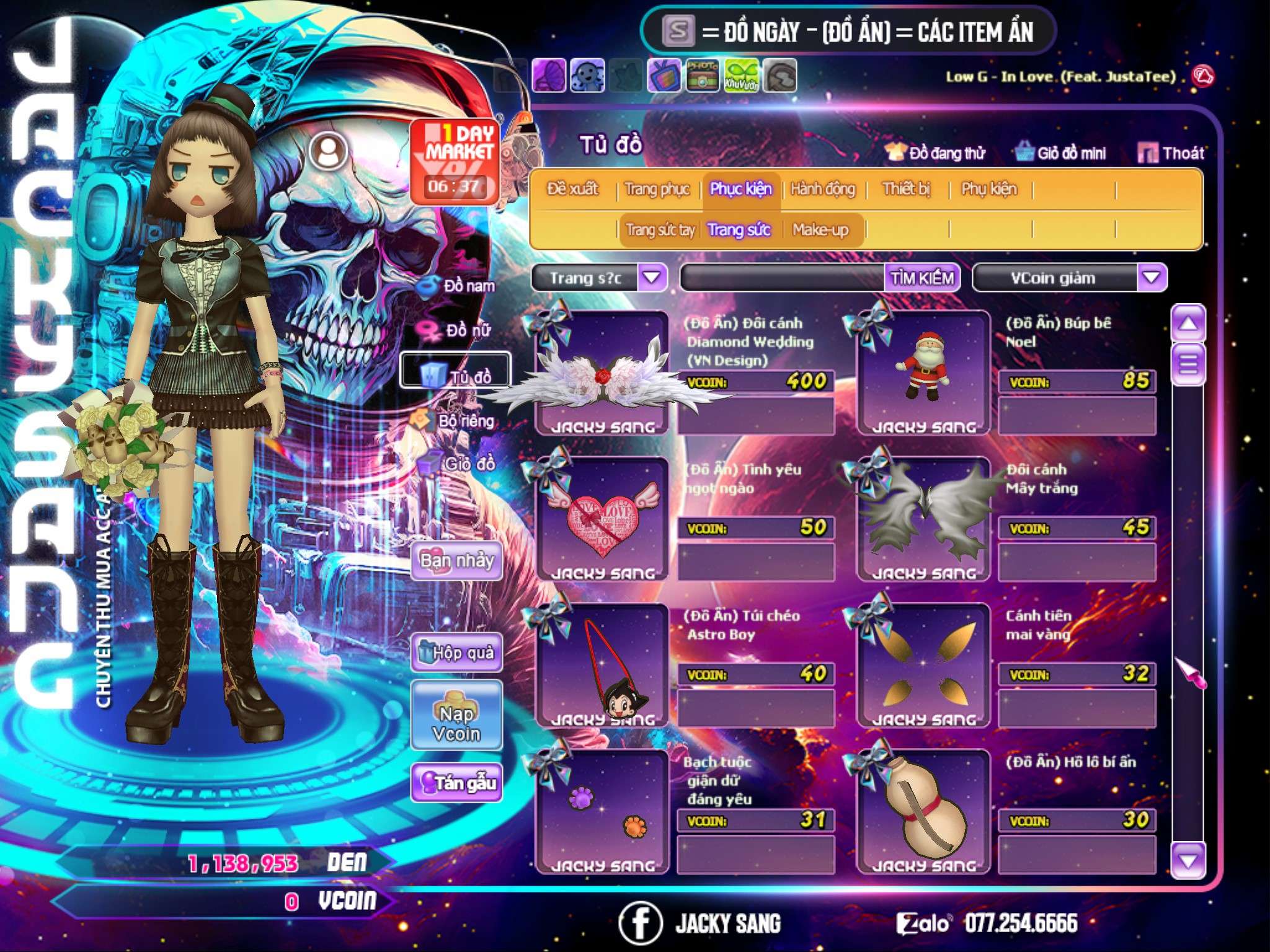Open the VCoin giảm sort dropdown
Screen dimensions: 1270x952
pos(1151,278)
